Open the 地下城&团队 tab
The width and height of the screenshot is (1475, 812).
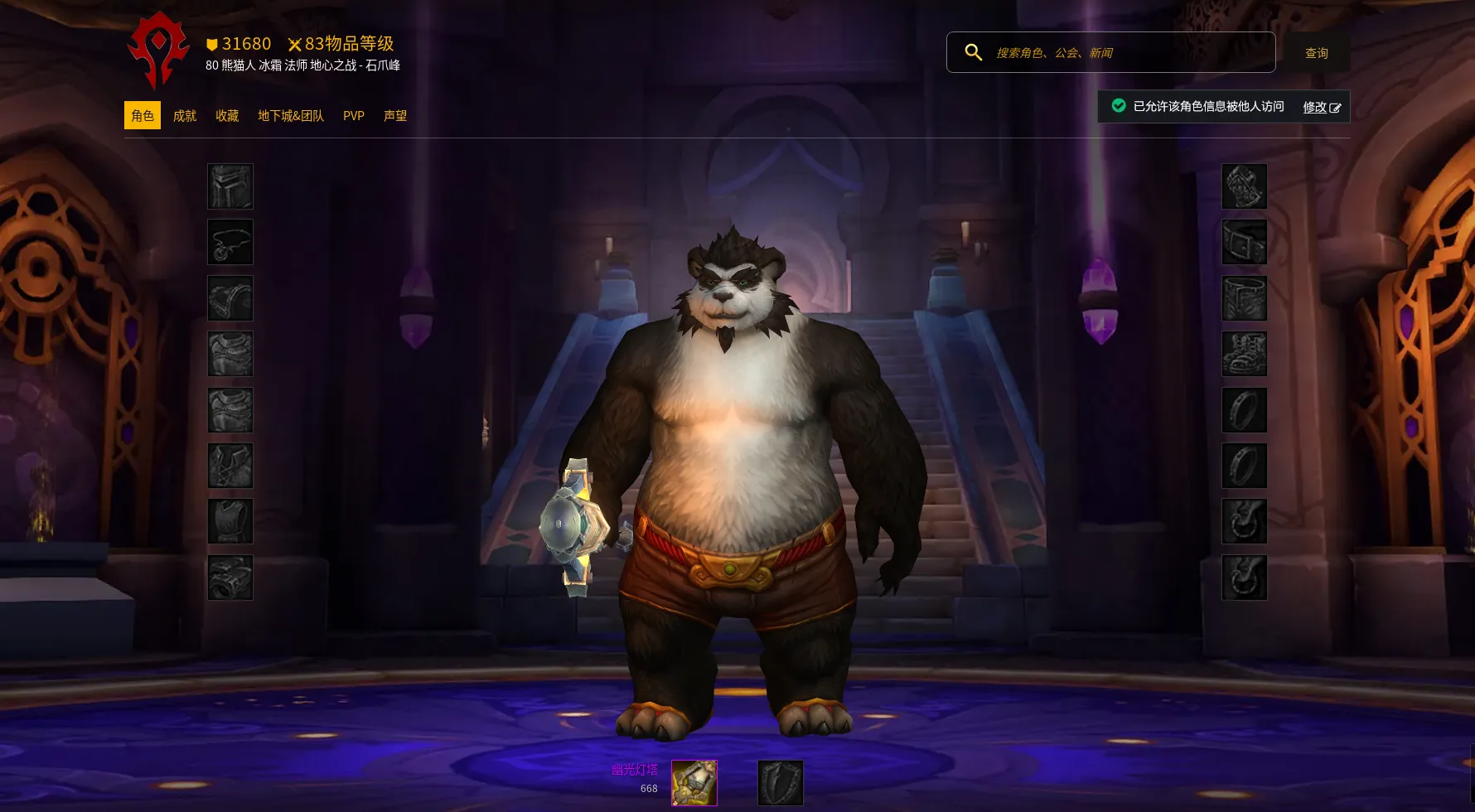pyautogui.click(x=291, y=116)
